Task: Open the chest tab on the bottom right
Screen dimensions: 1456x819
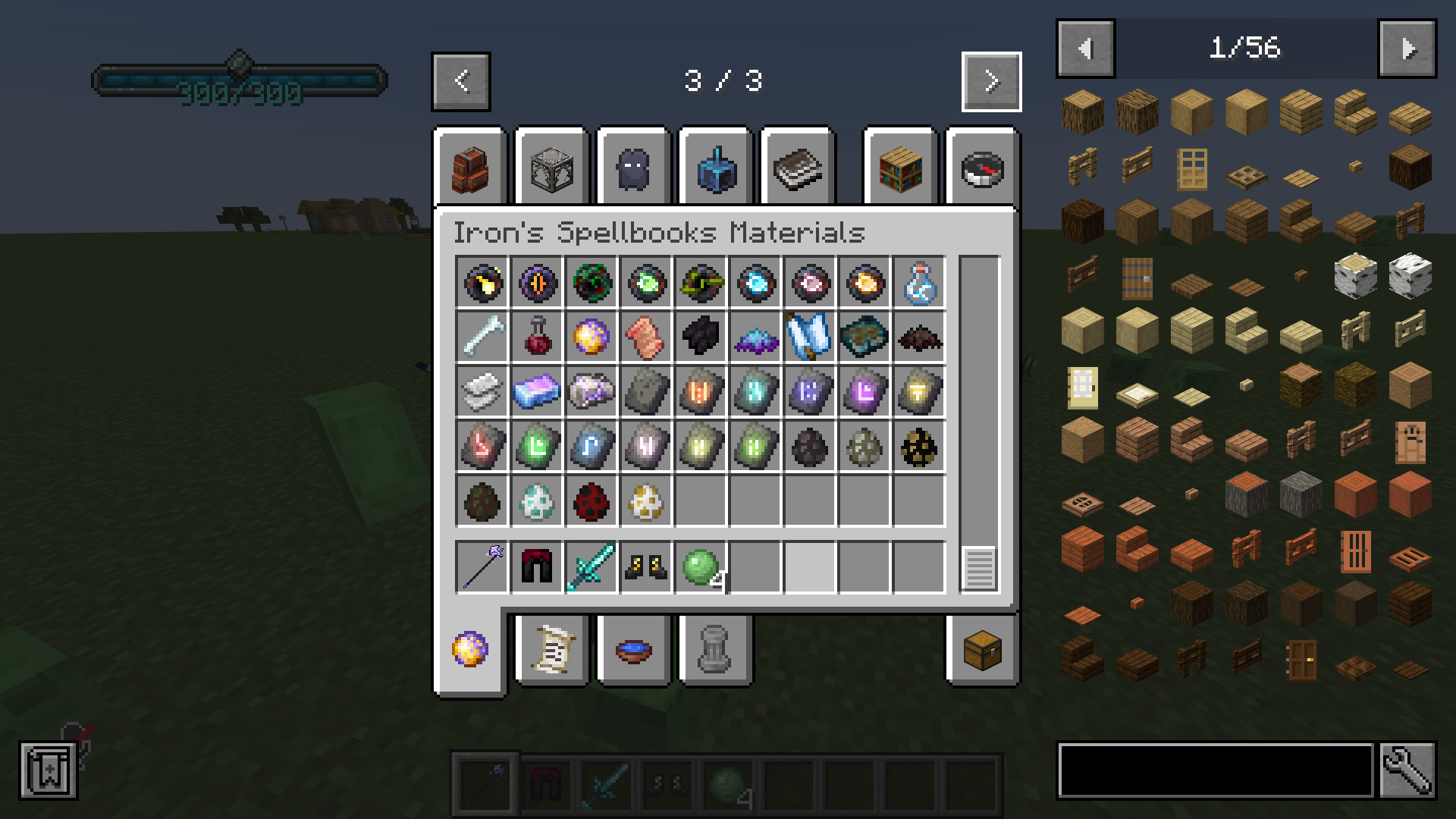Action: (x=982, y=650)
